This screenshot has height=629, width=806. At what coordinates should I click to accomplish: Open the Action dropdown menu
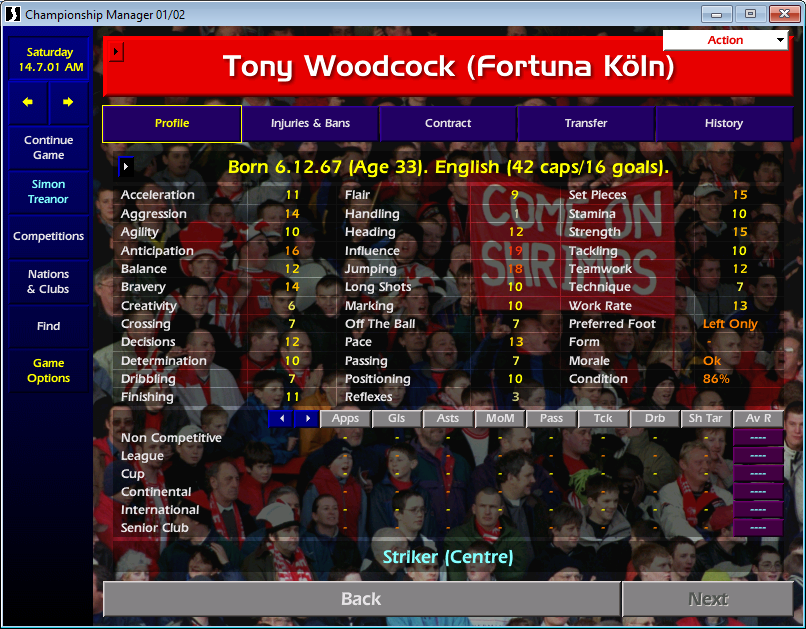tap(726, 40)
